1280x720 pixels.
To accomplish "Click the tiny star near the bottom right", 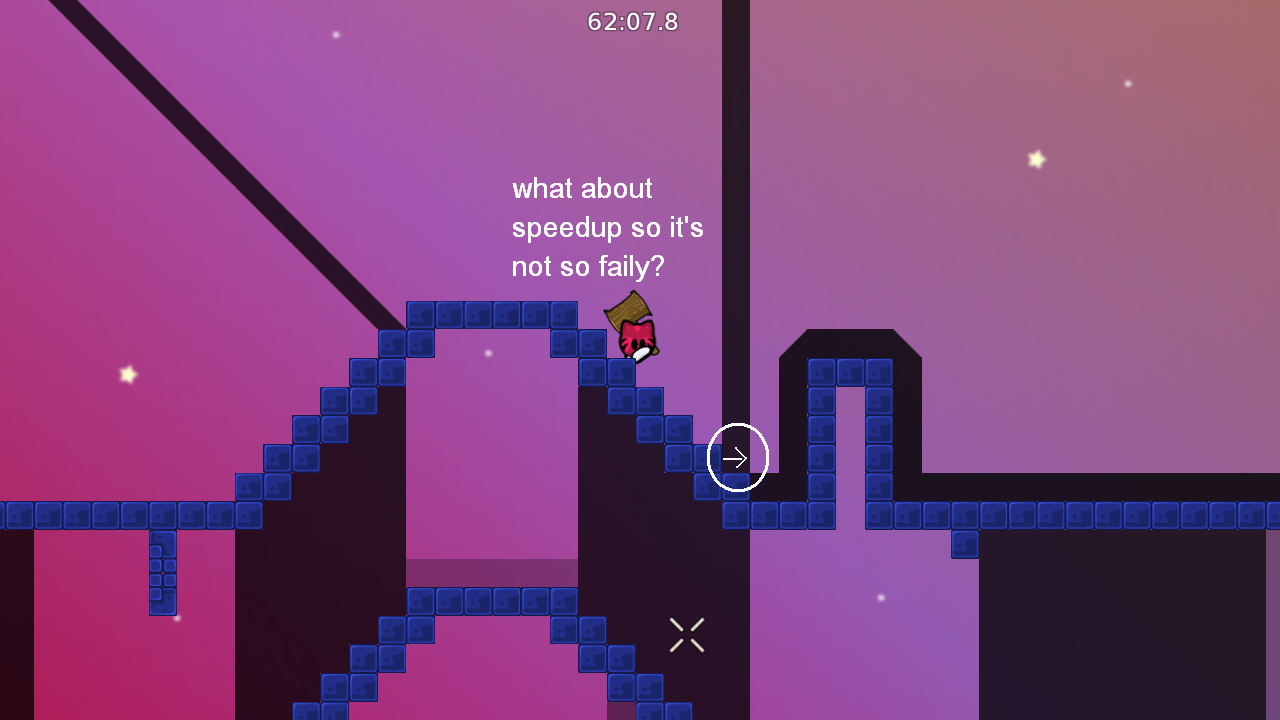I will (x=880, y=597).
